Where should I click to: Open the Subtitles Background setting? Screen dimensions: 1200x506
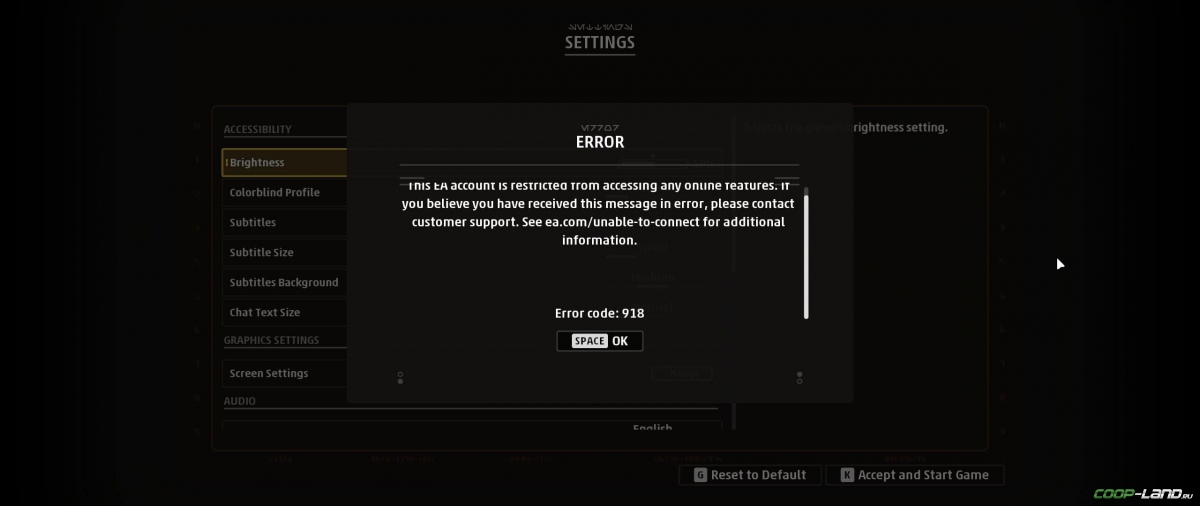tap(284, 283)
